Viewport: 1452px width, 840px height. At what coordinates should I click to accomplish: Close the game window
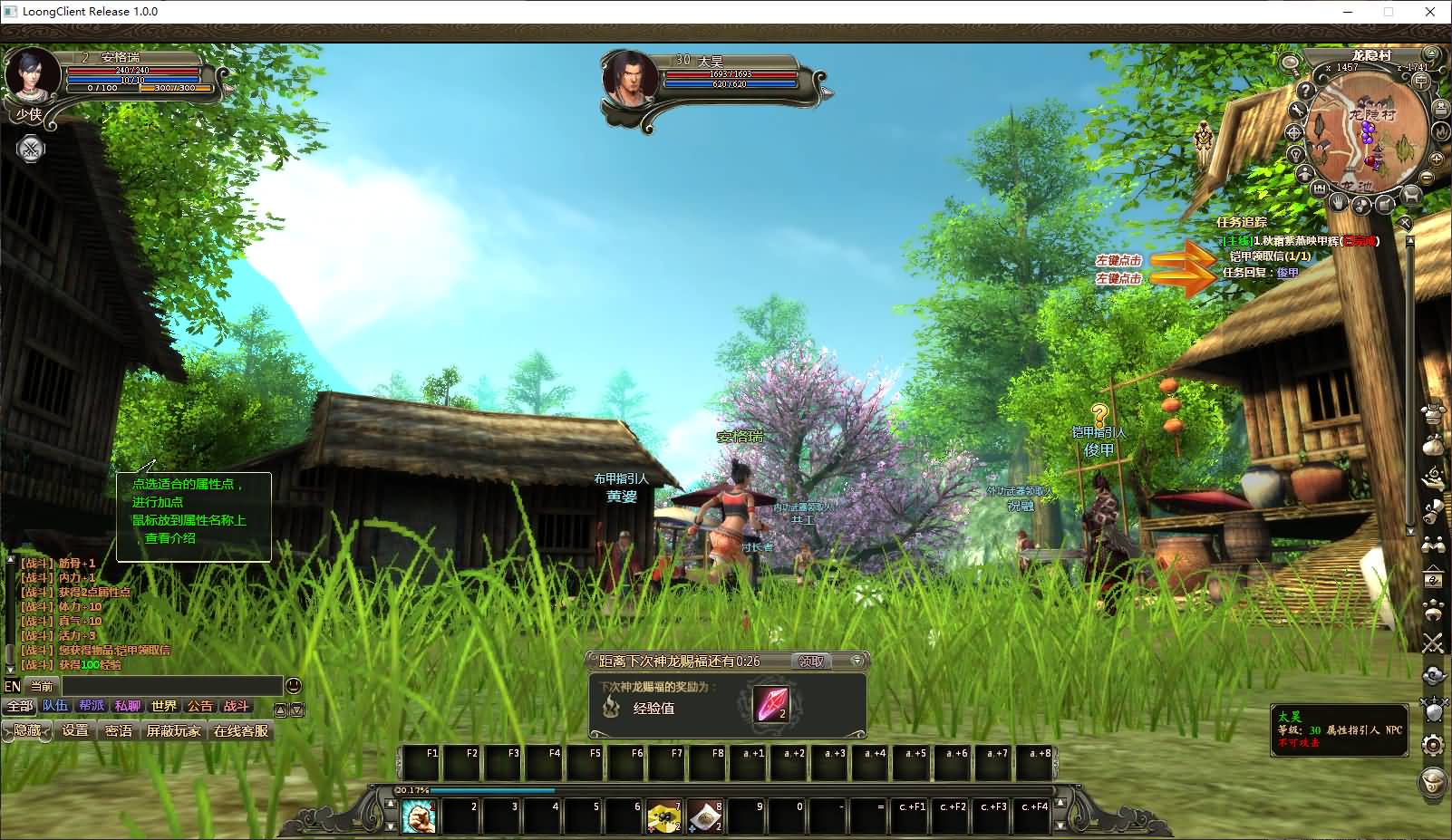click(1430, 12)
